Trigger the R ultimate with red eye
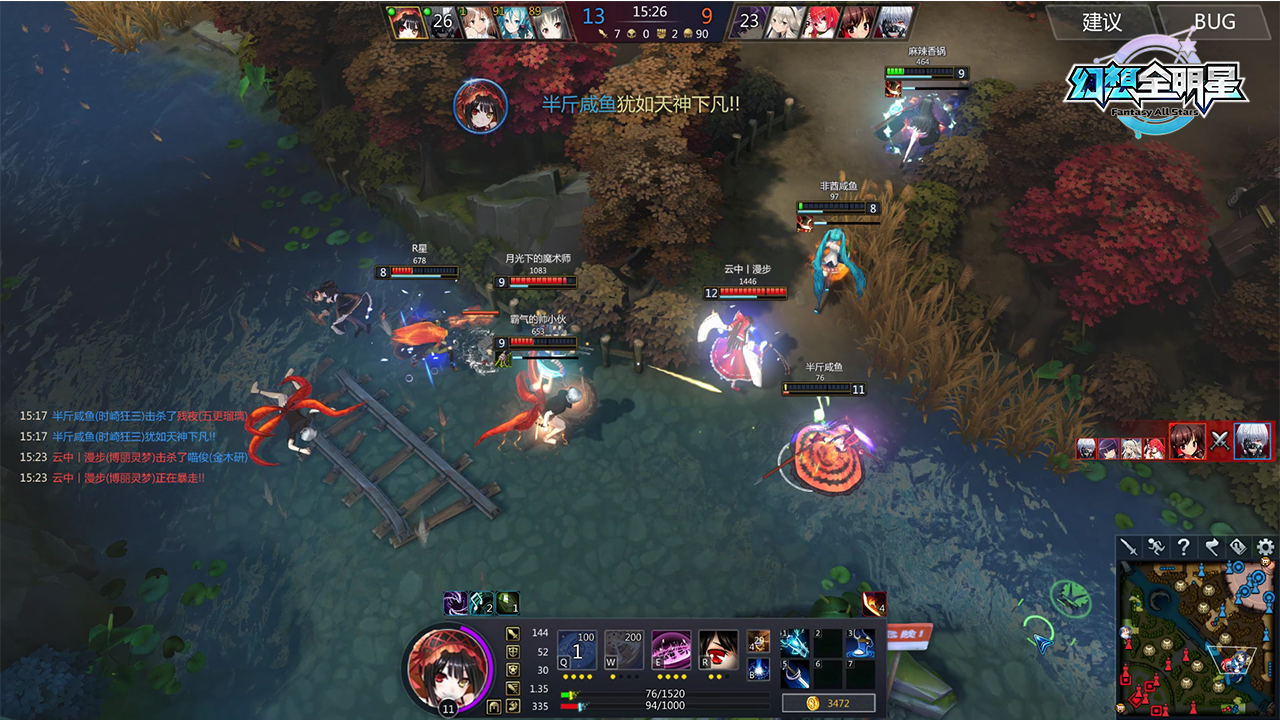1280x720 pixels. coord(718,649)
